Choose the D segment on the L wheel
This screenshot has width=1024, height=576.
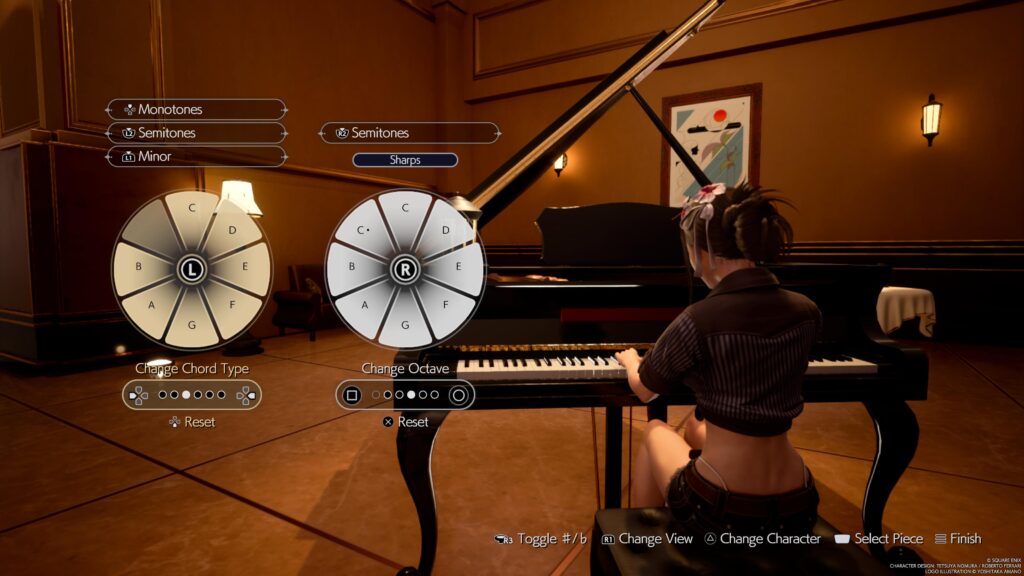(232, 230)
